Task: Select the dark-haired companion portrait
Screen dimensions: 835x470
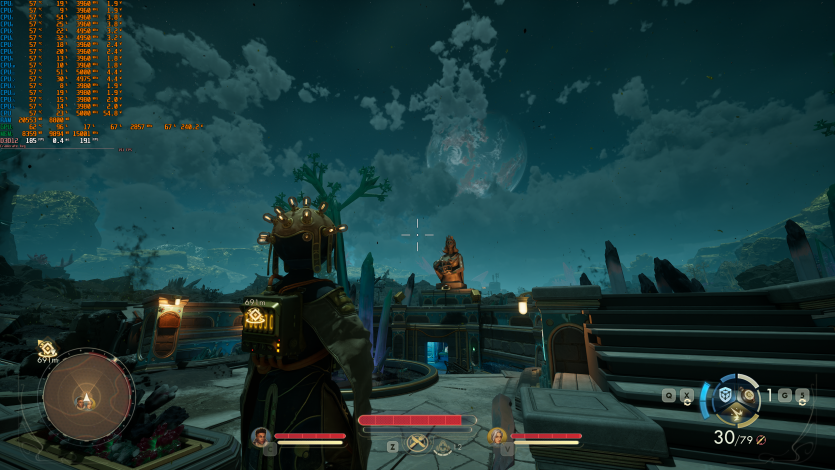Action: coord(261,436)
